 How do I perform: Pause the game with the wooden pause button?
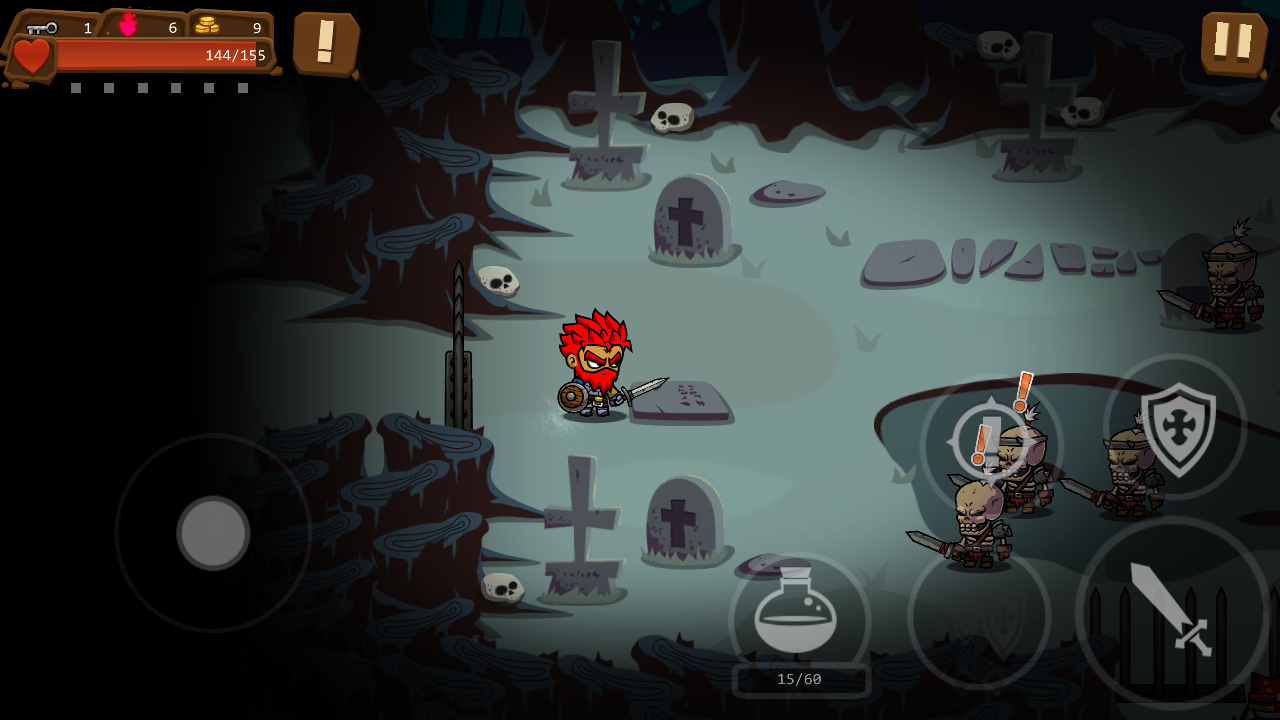click(x=1233, y=43)
